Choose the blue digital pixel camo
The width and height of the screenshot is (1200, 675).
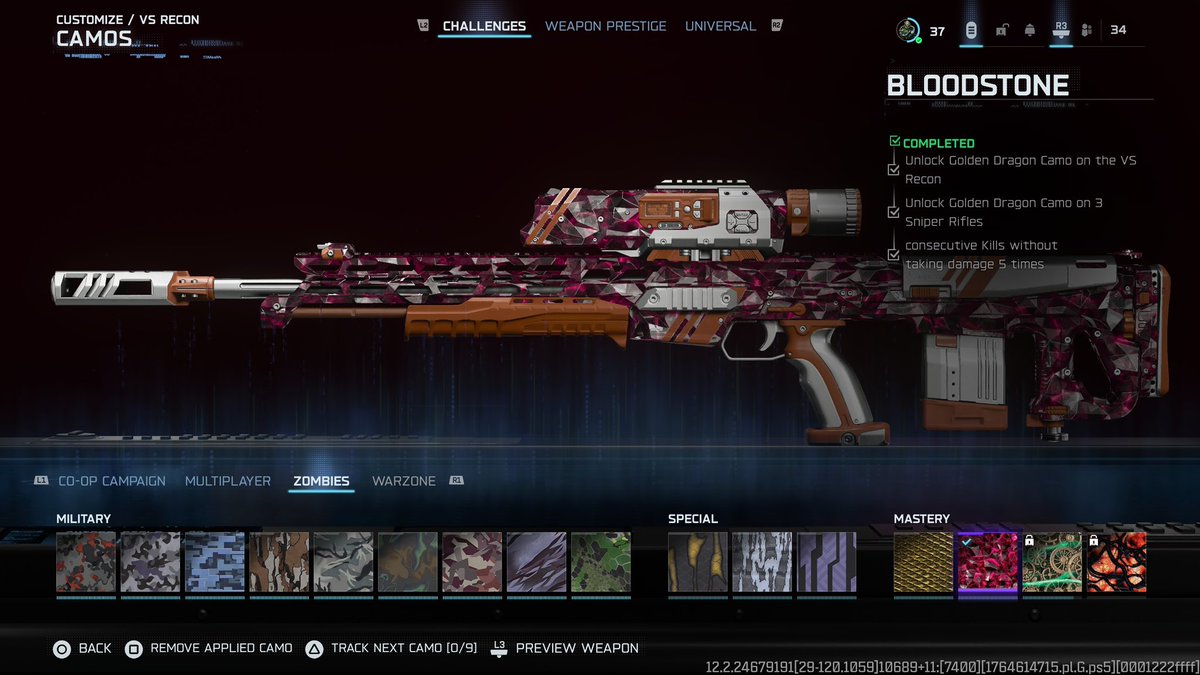pos(215,562)
